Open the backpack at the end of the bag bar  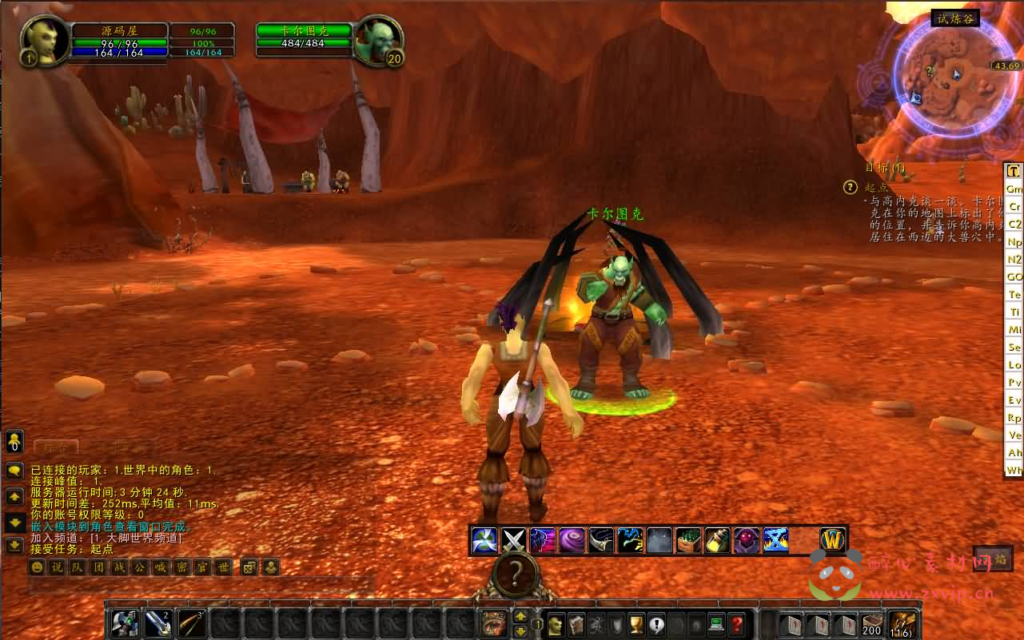point(903,624)
